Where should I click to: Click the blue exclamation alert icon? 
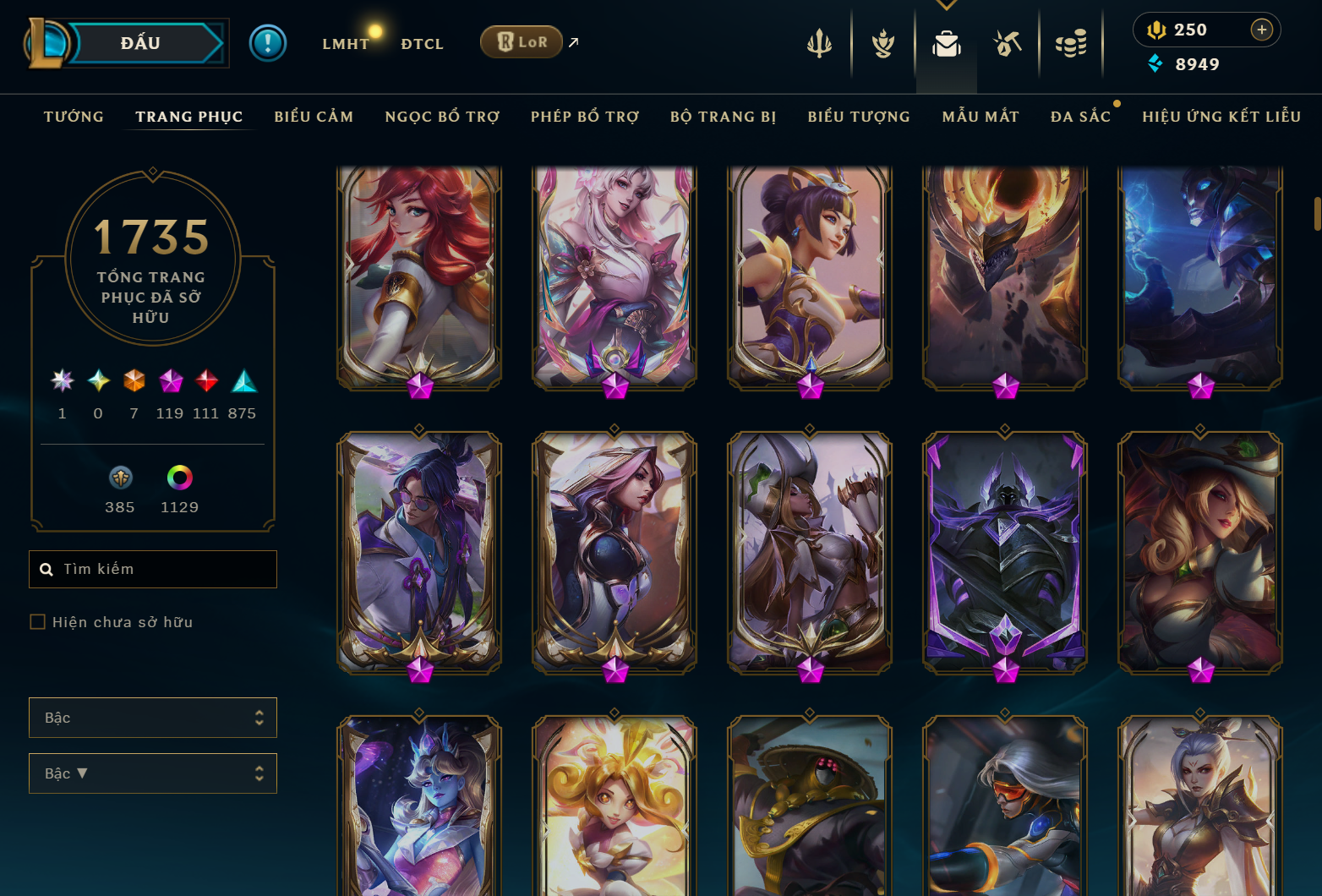[269, 42]
